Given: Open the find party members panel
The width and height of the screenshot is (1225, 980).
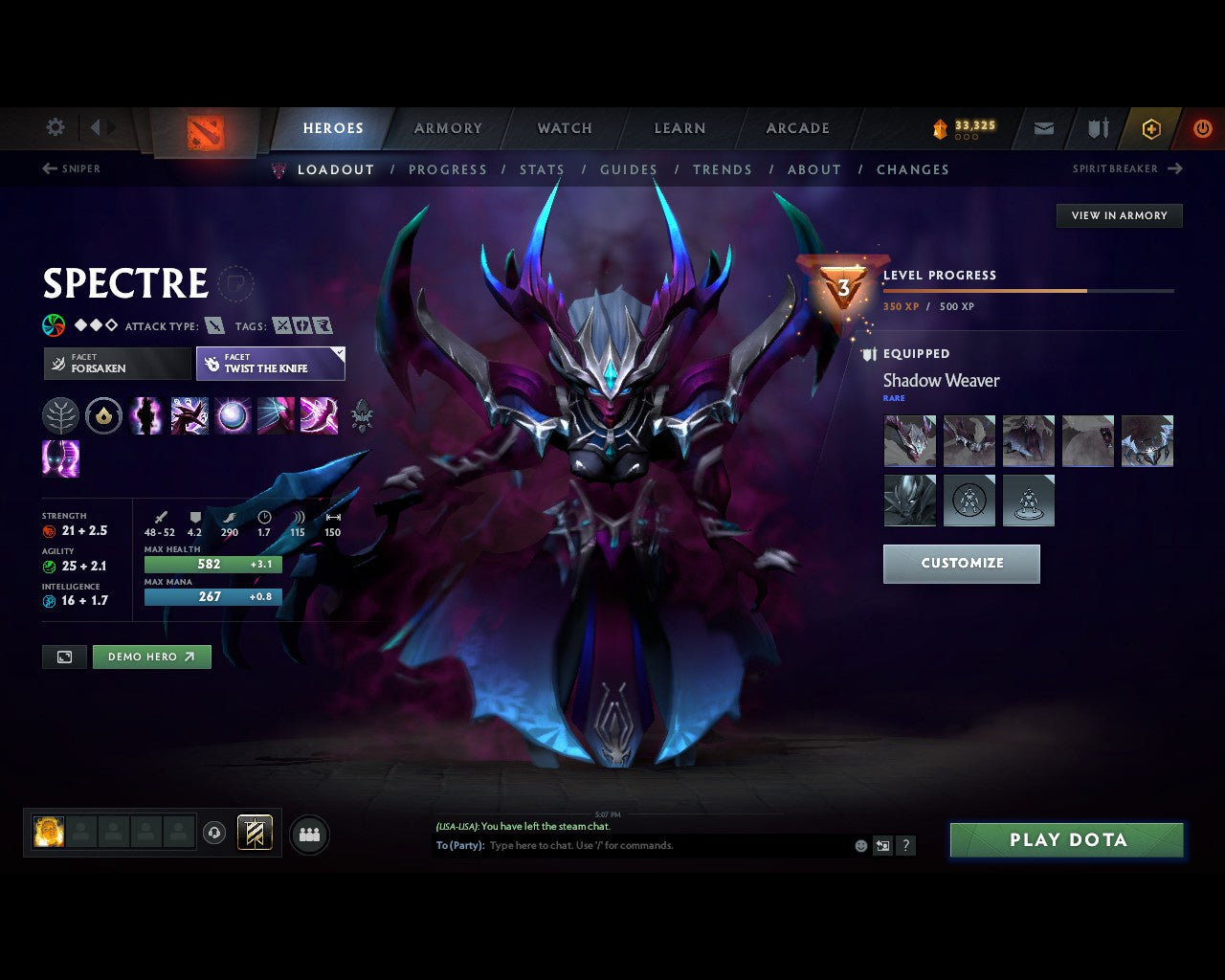Looking at the screenshot, I should click(x=309, y=835).
